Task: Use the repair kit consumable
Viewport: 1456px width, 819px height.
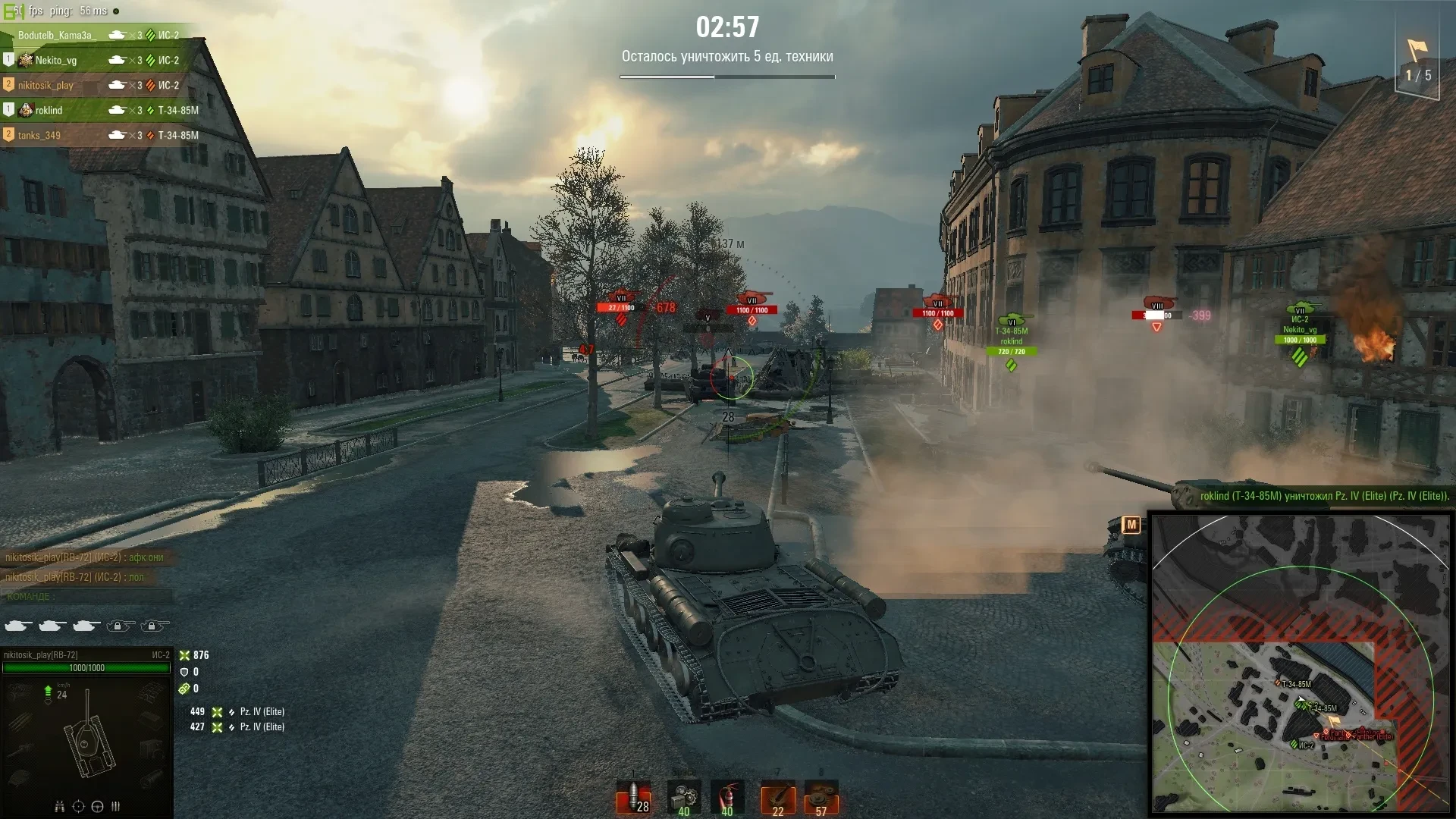Action: [x=683, y=798]
